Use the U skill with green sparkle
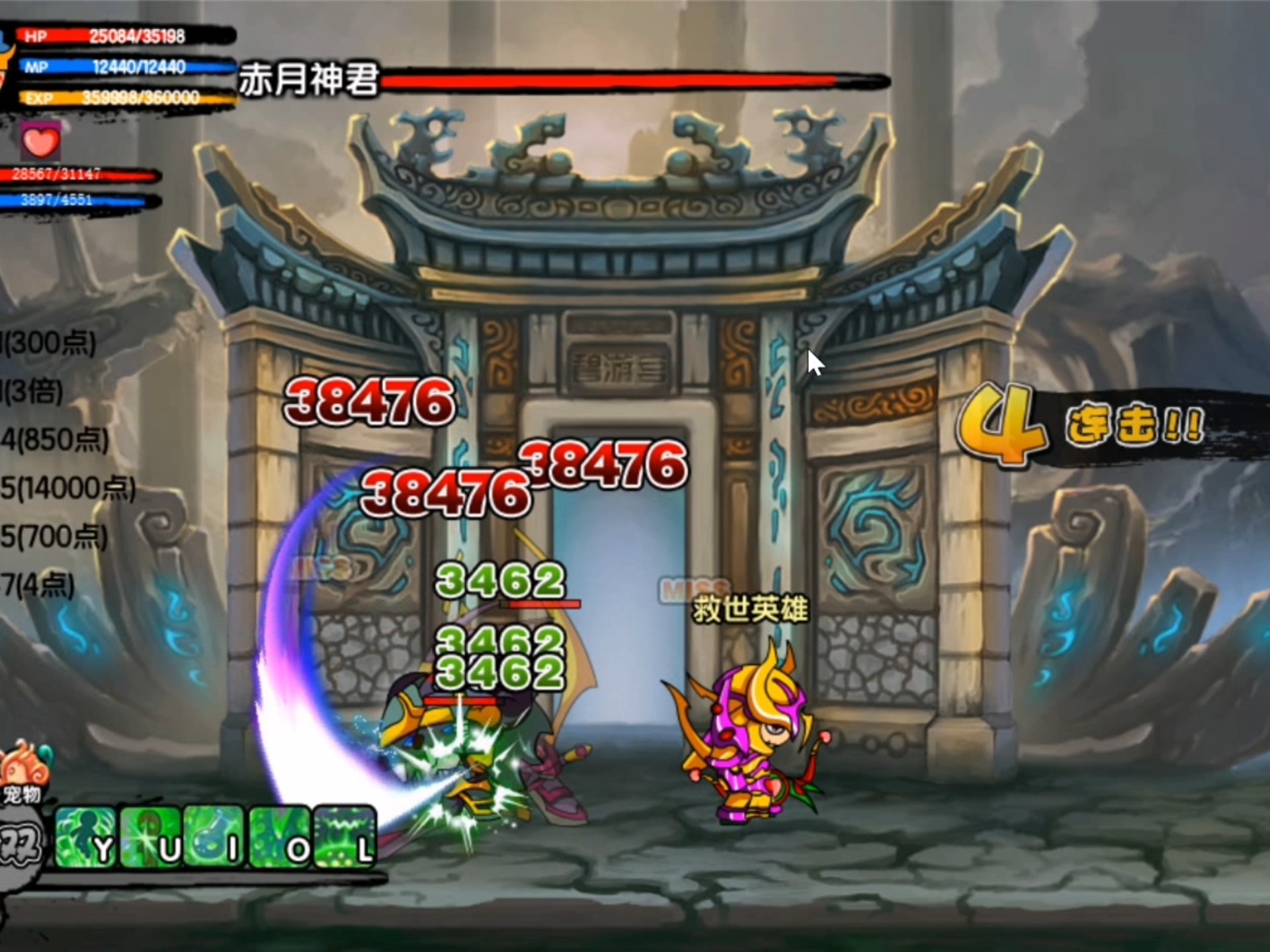Image resolution: width=1270 pixels, height=952 pixels. (151, 837)
